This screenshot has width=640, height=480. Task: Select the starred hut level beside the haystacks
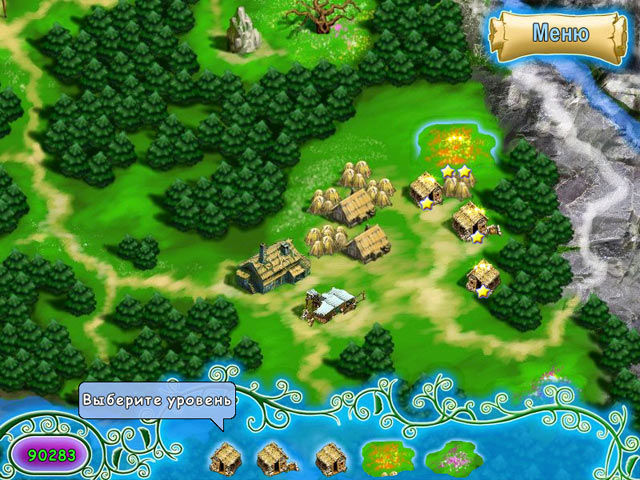427,189
